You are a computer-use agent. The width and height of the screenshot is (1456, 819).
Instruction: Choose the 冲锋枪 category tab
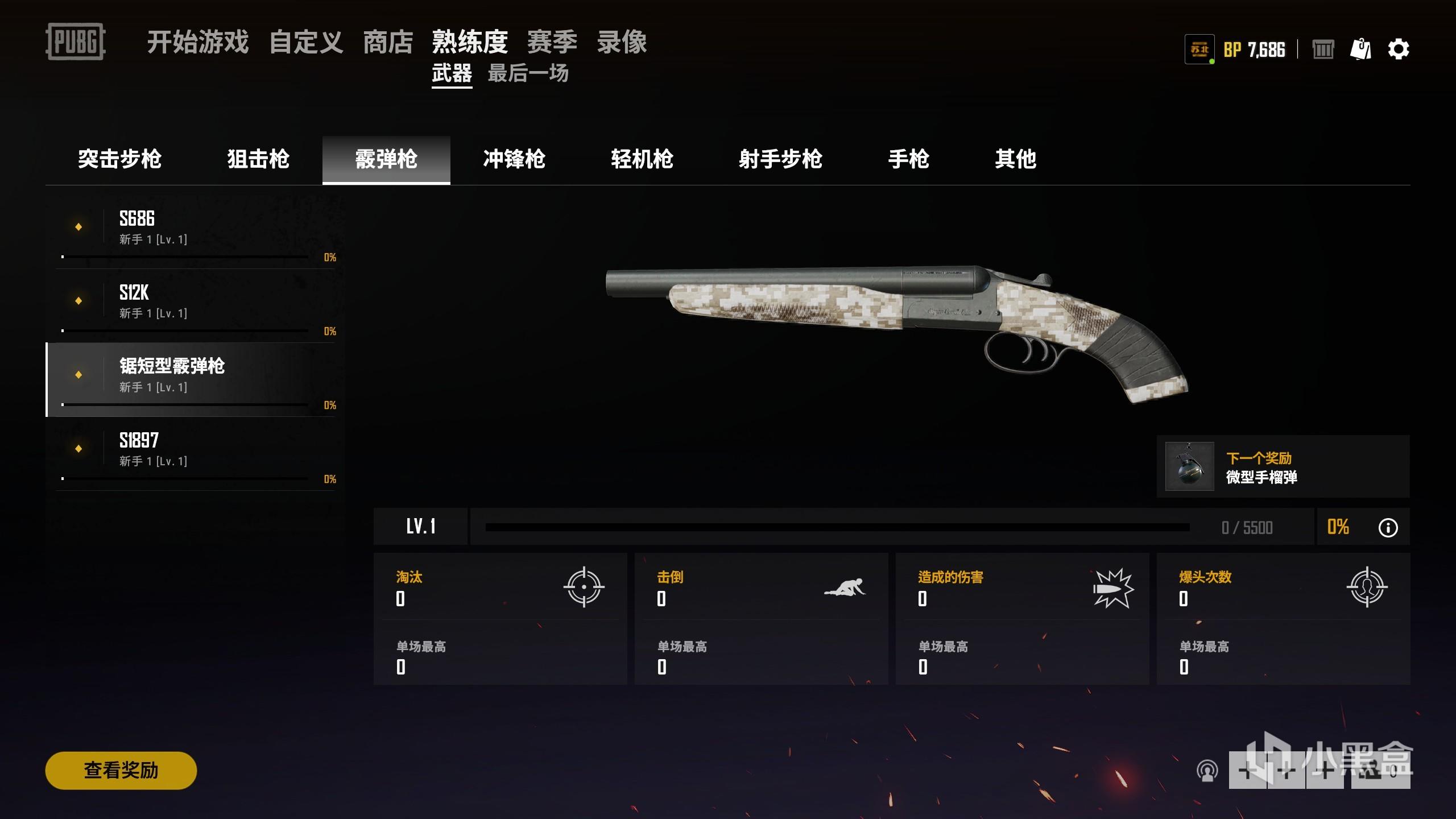(514, 159)
